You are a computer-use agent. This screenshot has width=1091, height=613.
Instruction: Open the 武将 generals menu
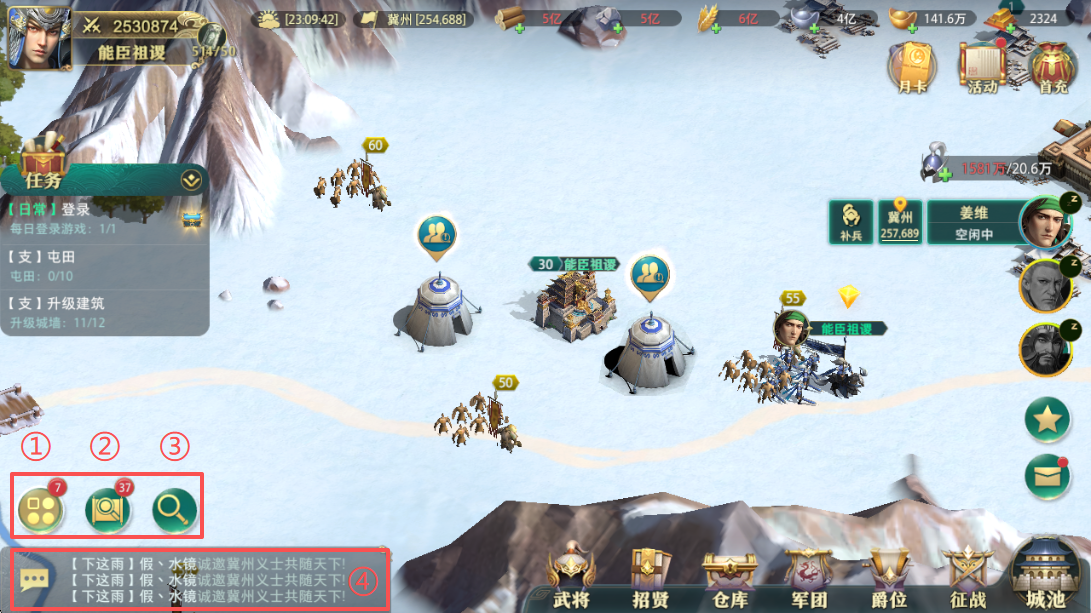(572, 578)
